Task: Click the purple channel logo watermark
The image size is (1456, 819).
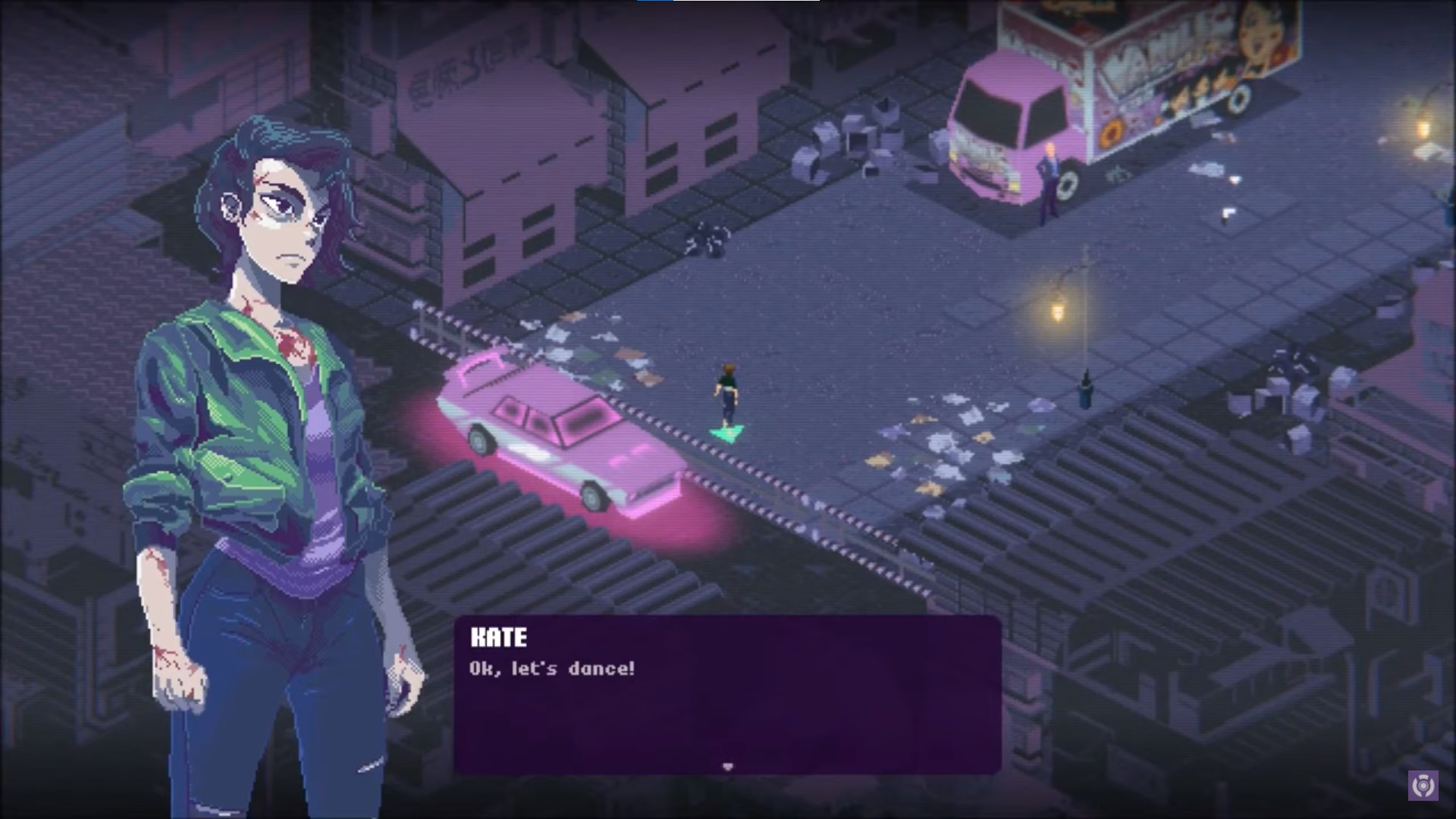Action: [x=1423, y=786]
